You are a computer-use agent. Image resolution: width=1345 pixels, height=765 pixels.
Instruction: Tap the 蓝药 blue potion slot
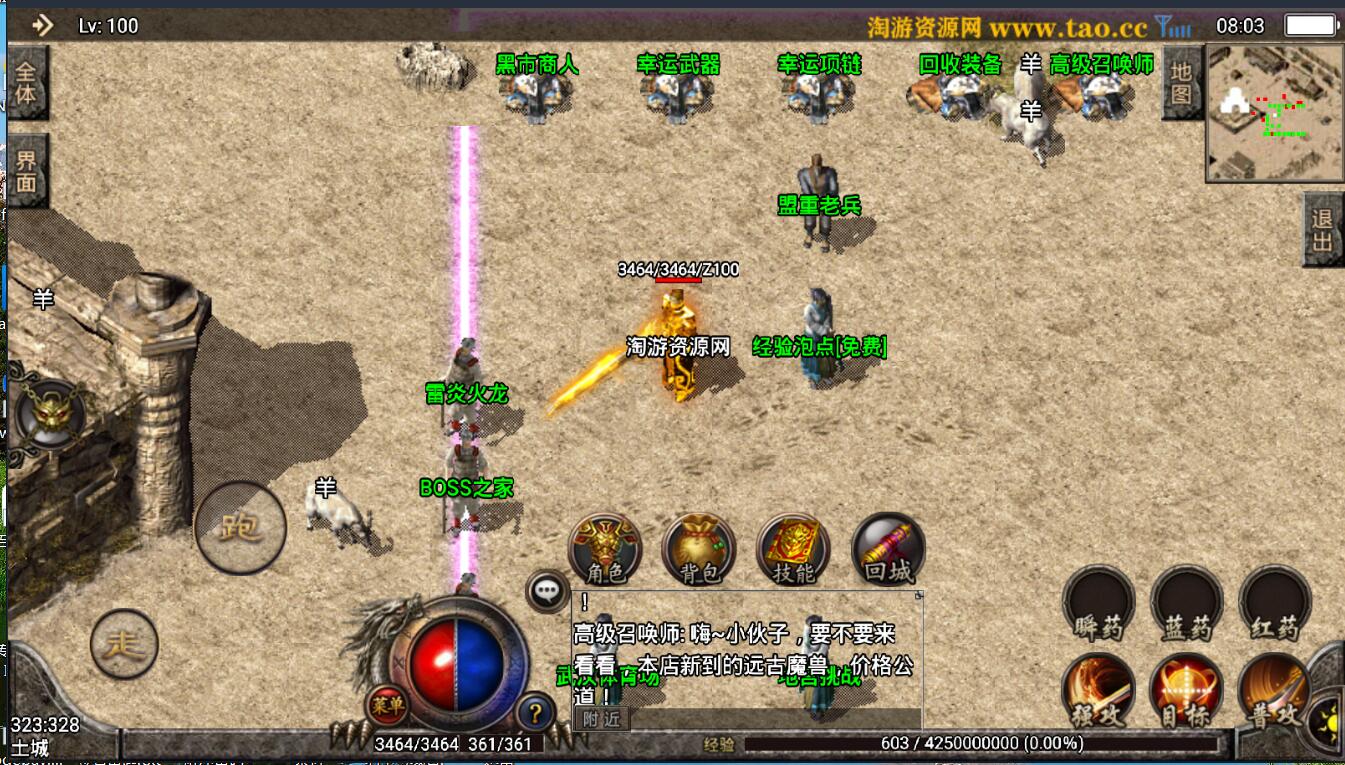click(1187, 602)
